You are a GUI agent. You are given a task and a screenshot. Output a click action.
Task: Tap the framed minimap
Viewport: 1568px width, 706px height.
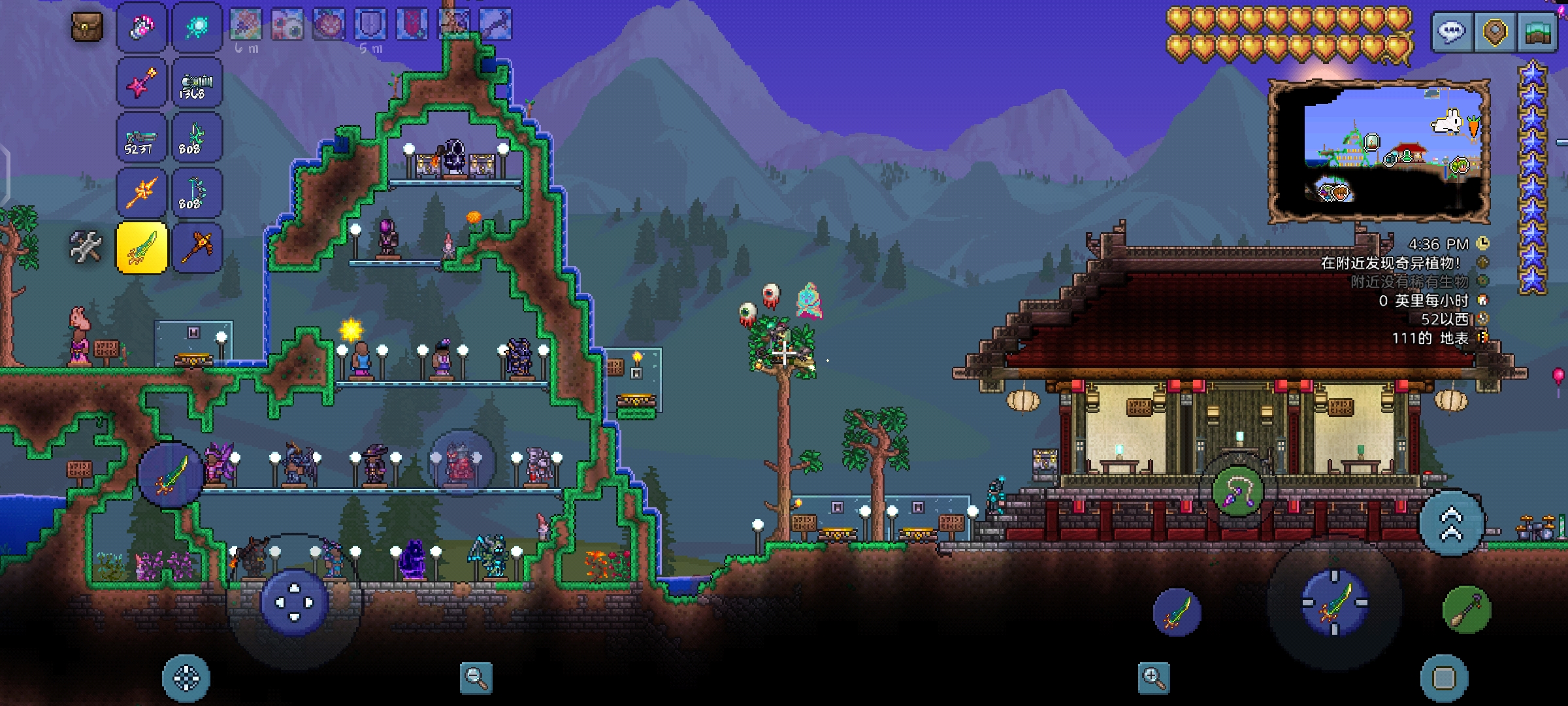pos(1379,150)
